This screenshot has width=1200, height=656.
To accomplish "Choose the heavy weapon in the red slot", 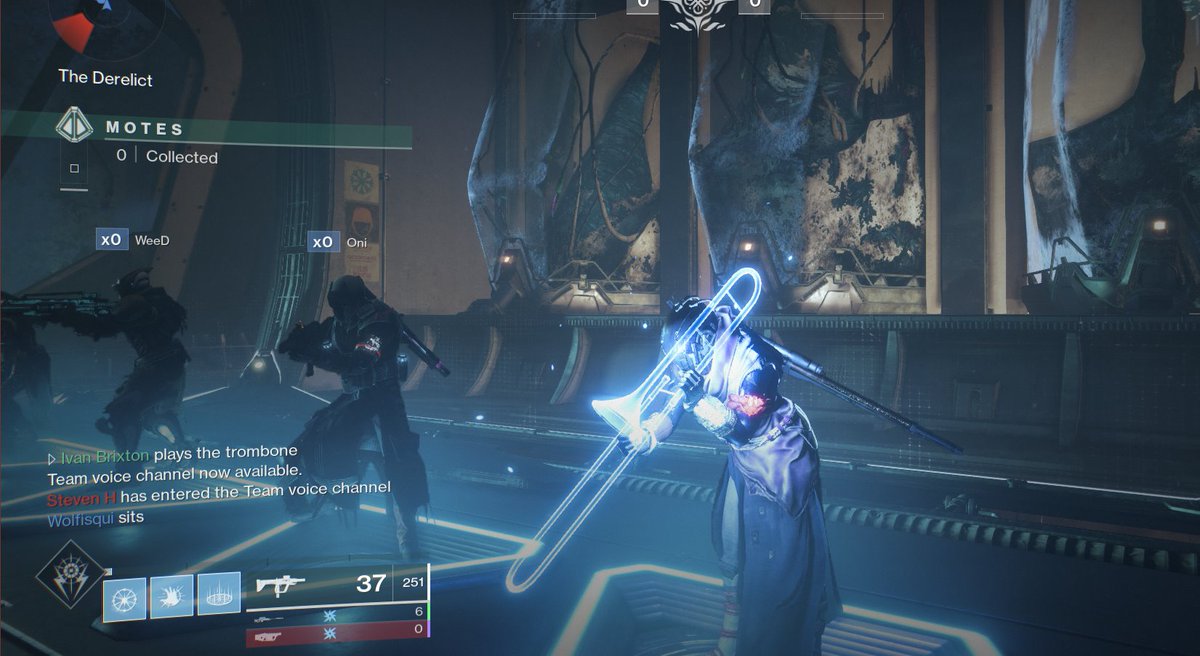I will coord(268,634).
